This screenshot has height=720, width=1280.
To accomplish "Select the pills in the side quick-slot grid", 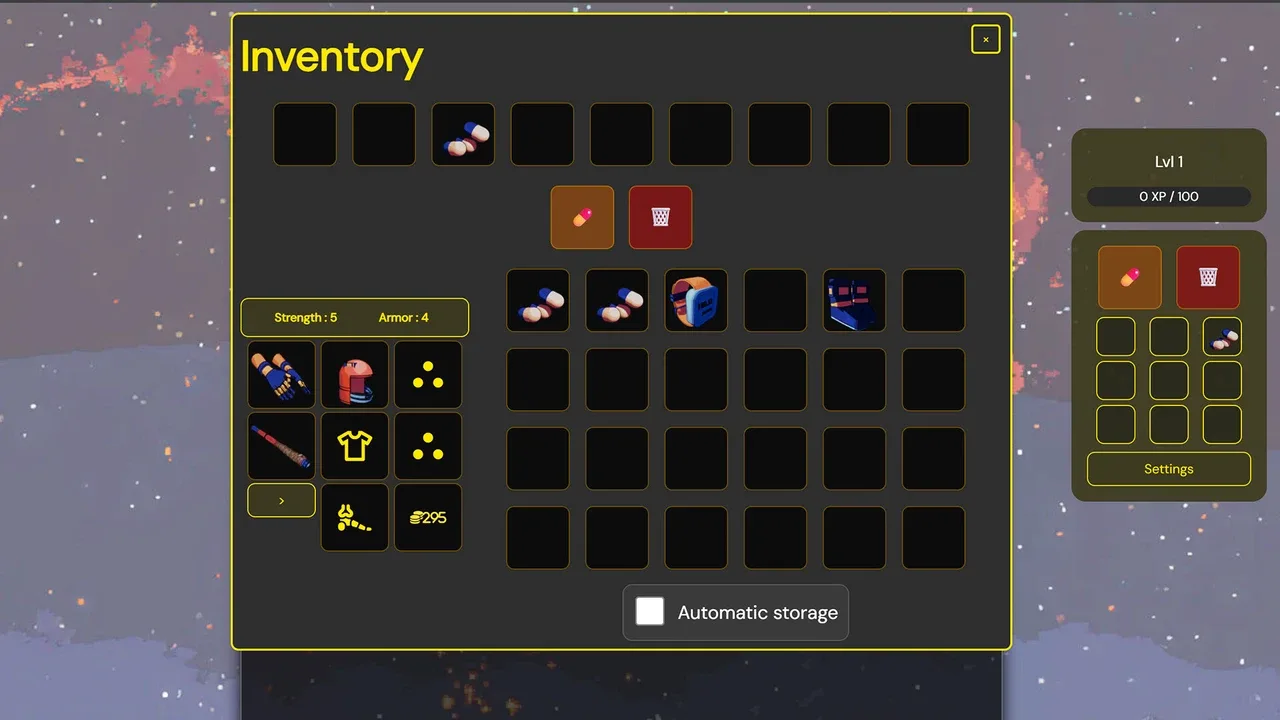I will [1222, 337].
